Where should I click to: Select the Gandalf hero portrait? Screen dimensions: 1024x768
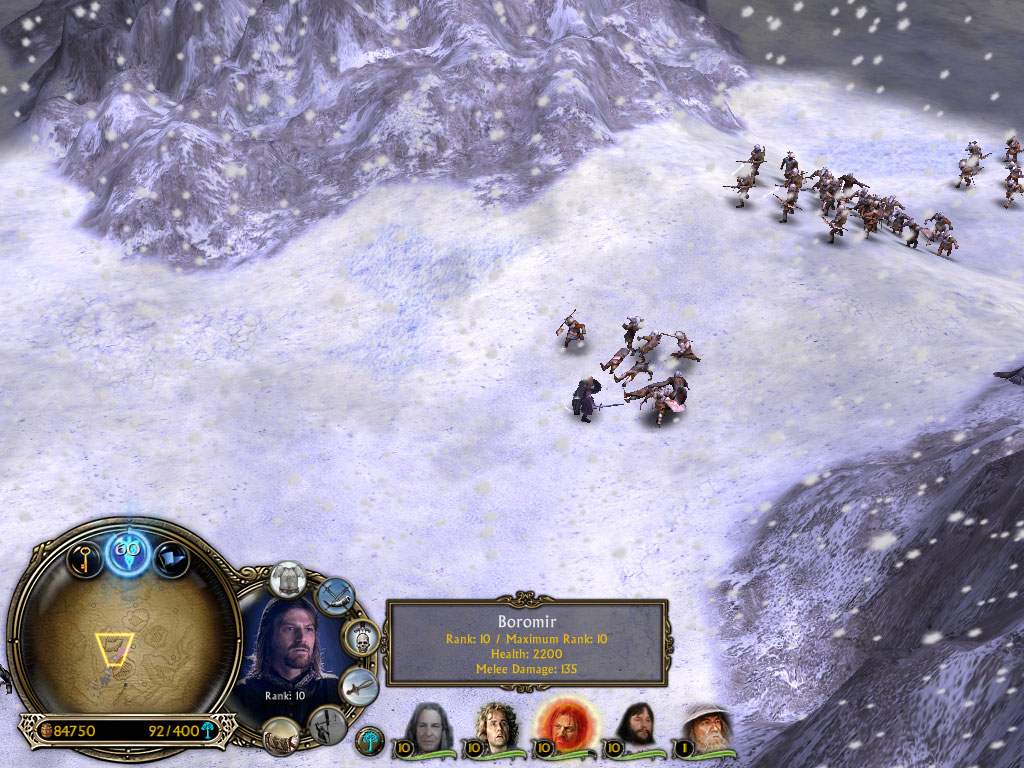[x=704, y=728]
